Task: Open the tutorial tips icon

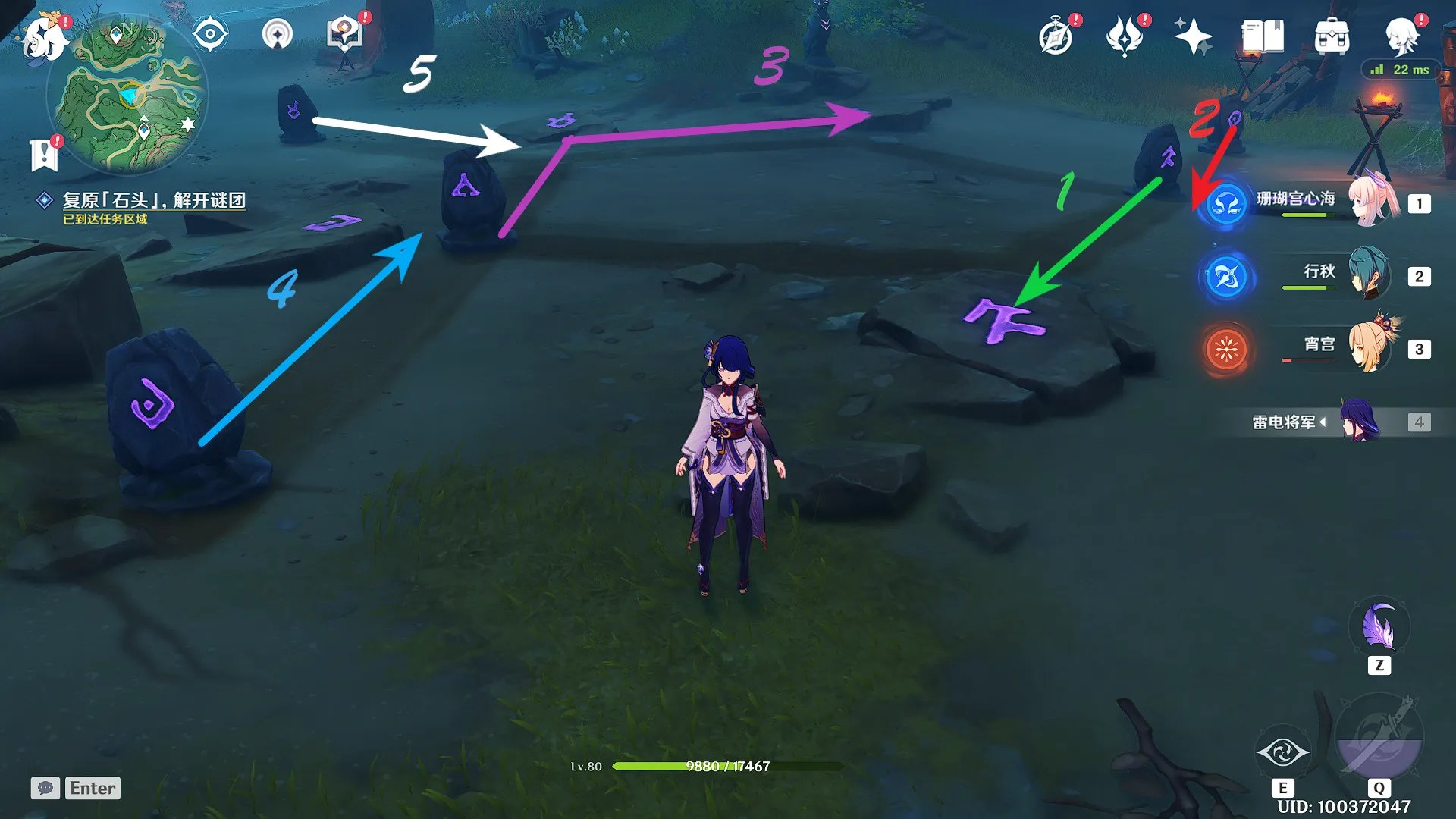Action: point(345,34)
